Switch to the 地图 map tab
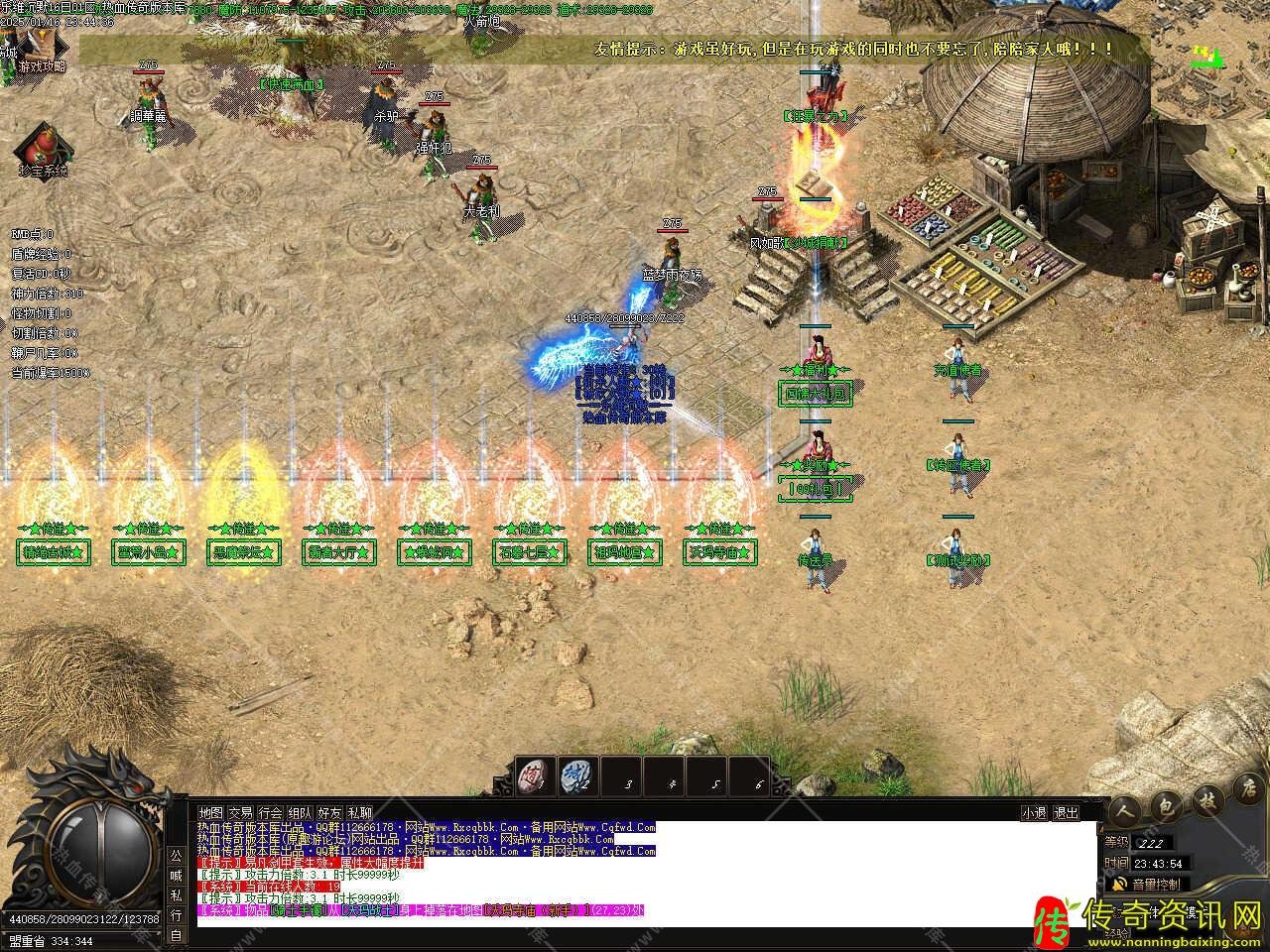Screen dimensions: 1270x952 click(x=210, y=812)
